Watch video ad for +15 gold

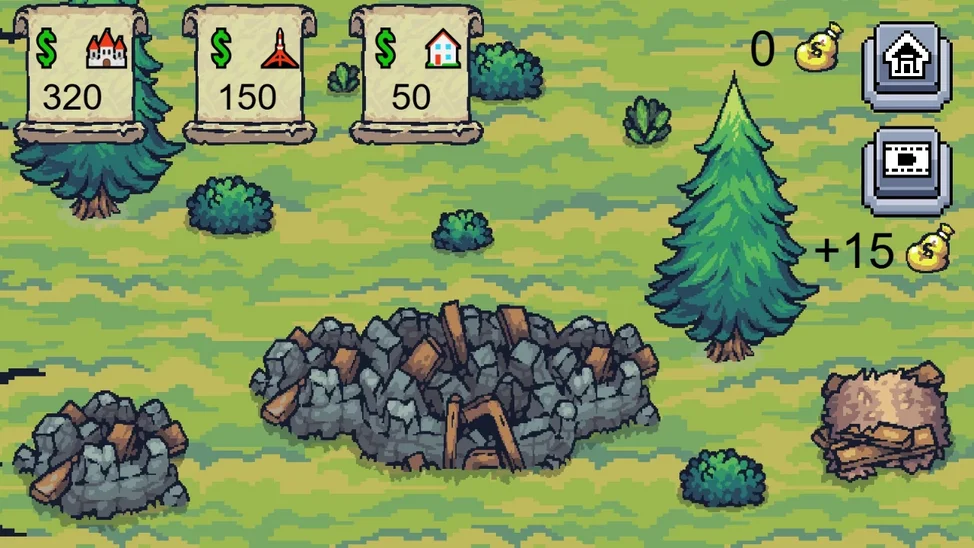[x=906, y=168]
